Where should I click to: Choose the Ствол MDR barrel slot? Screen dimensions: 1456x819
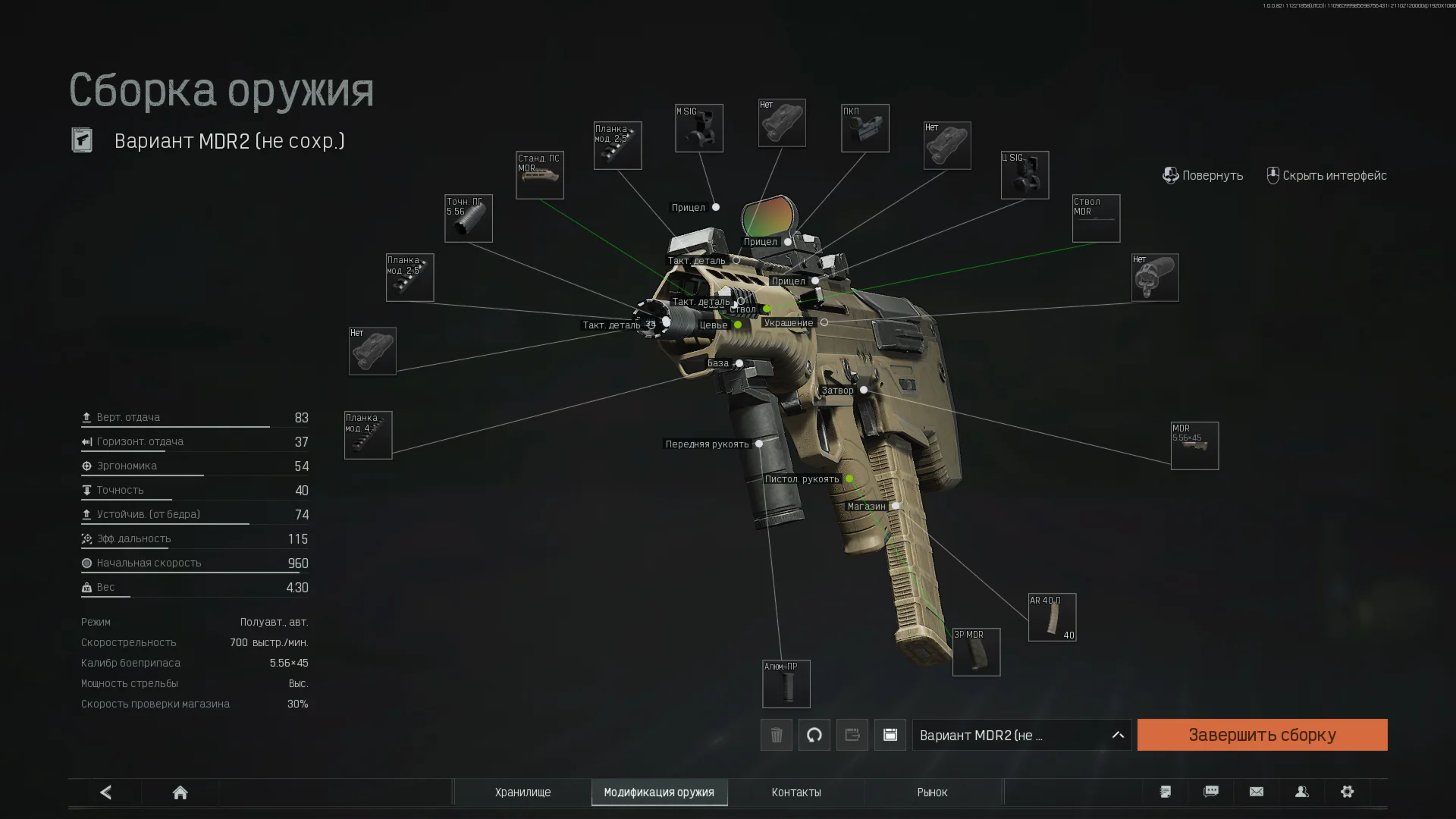coord(1096,218)
